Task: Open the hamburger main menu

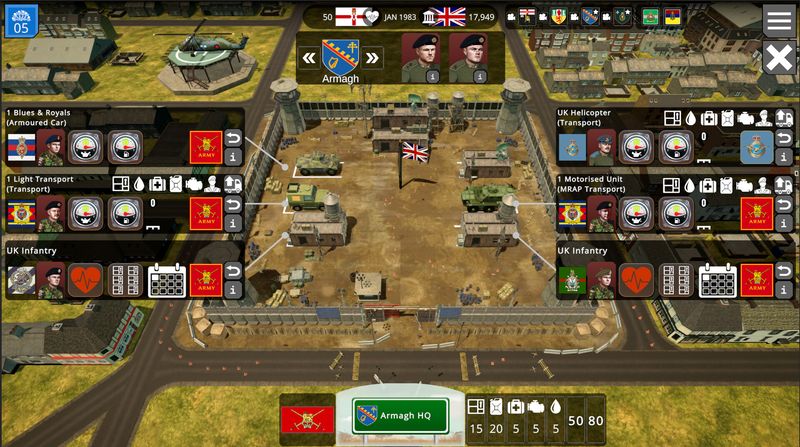Action: [x=779, y=20]
